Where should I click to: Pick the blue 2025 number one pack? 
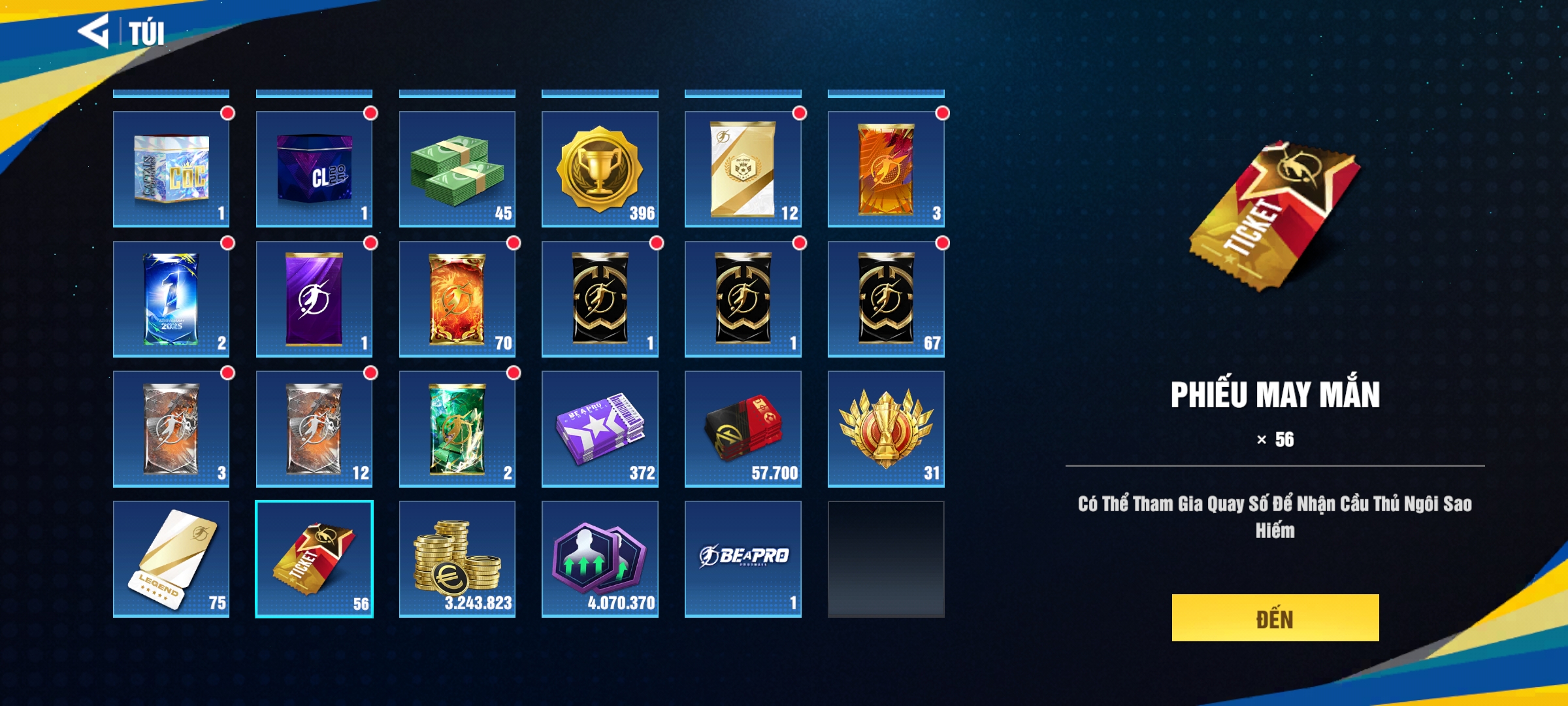pyautogui.click(x=171, y=299)
